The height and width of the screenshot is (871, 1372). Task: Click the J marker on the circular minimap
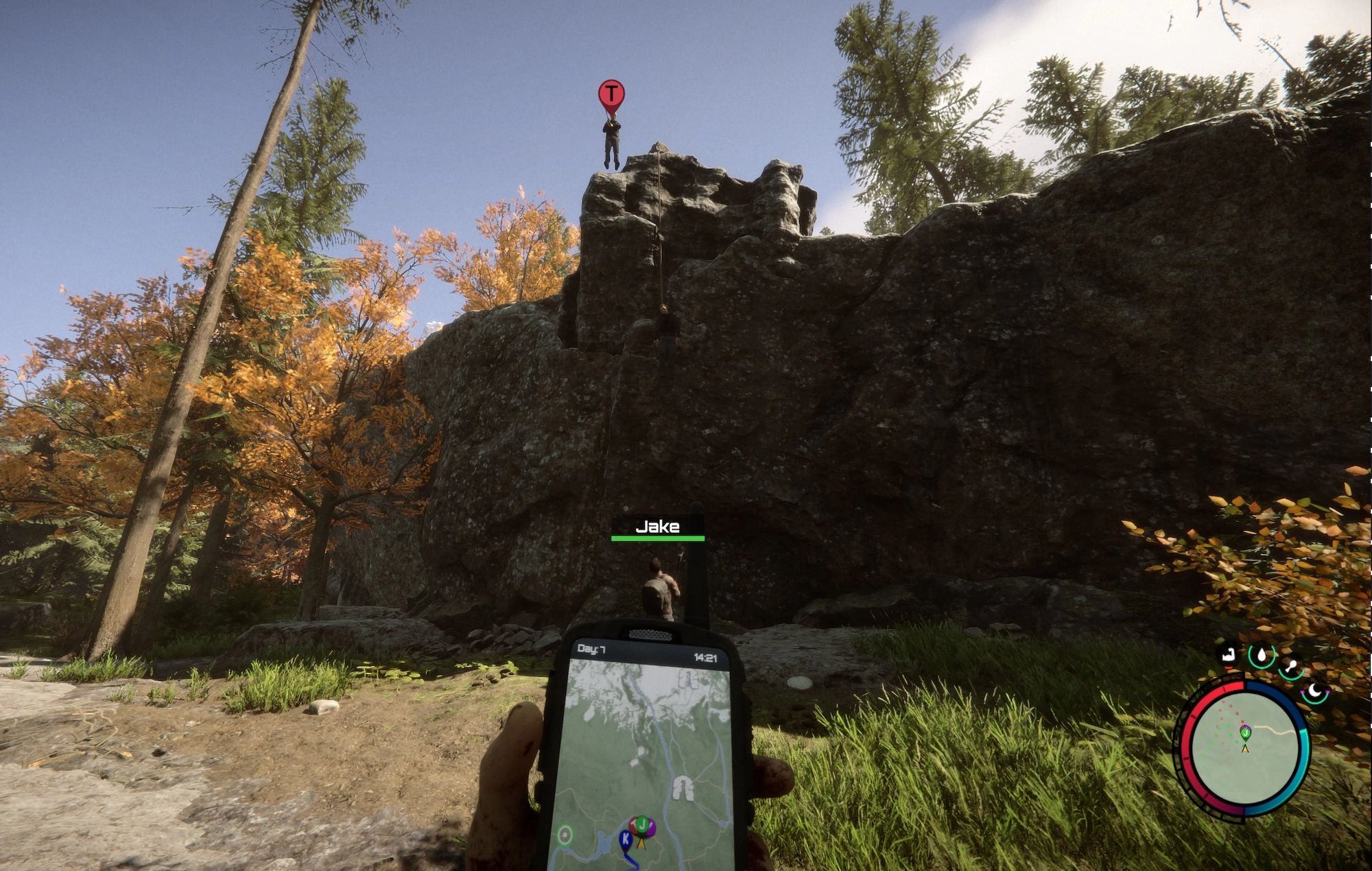(x=1245, y=732)
